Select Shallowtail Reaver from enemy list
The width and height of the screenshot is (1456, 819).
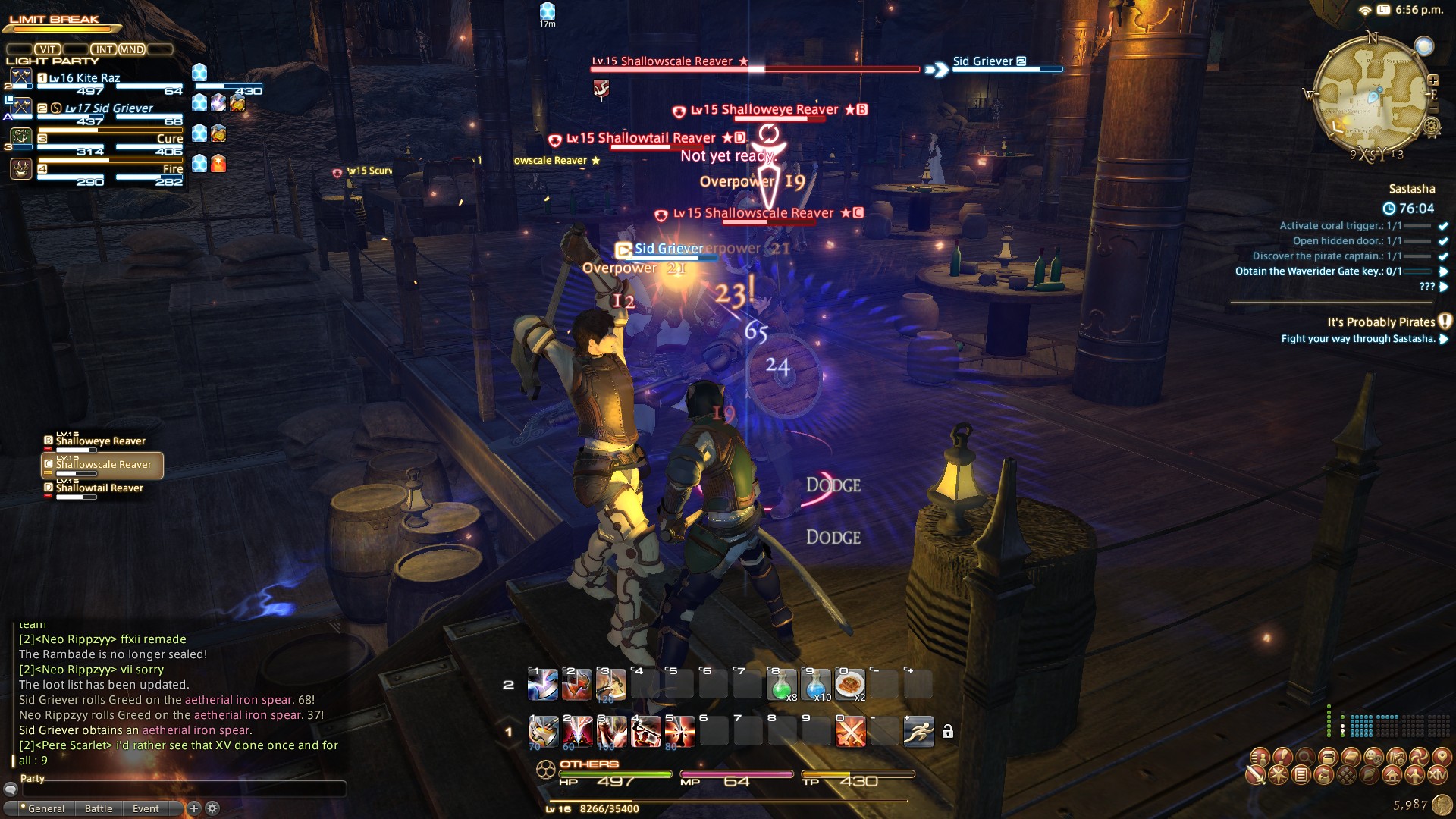(99, 488)
